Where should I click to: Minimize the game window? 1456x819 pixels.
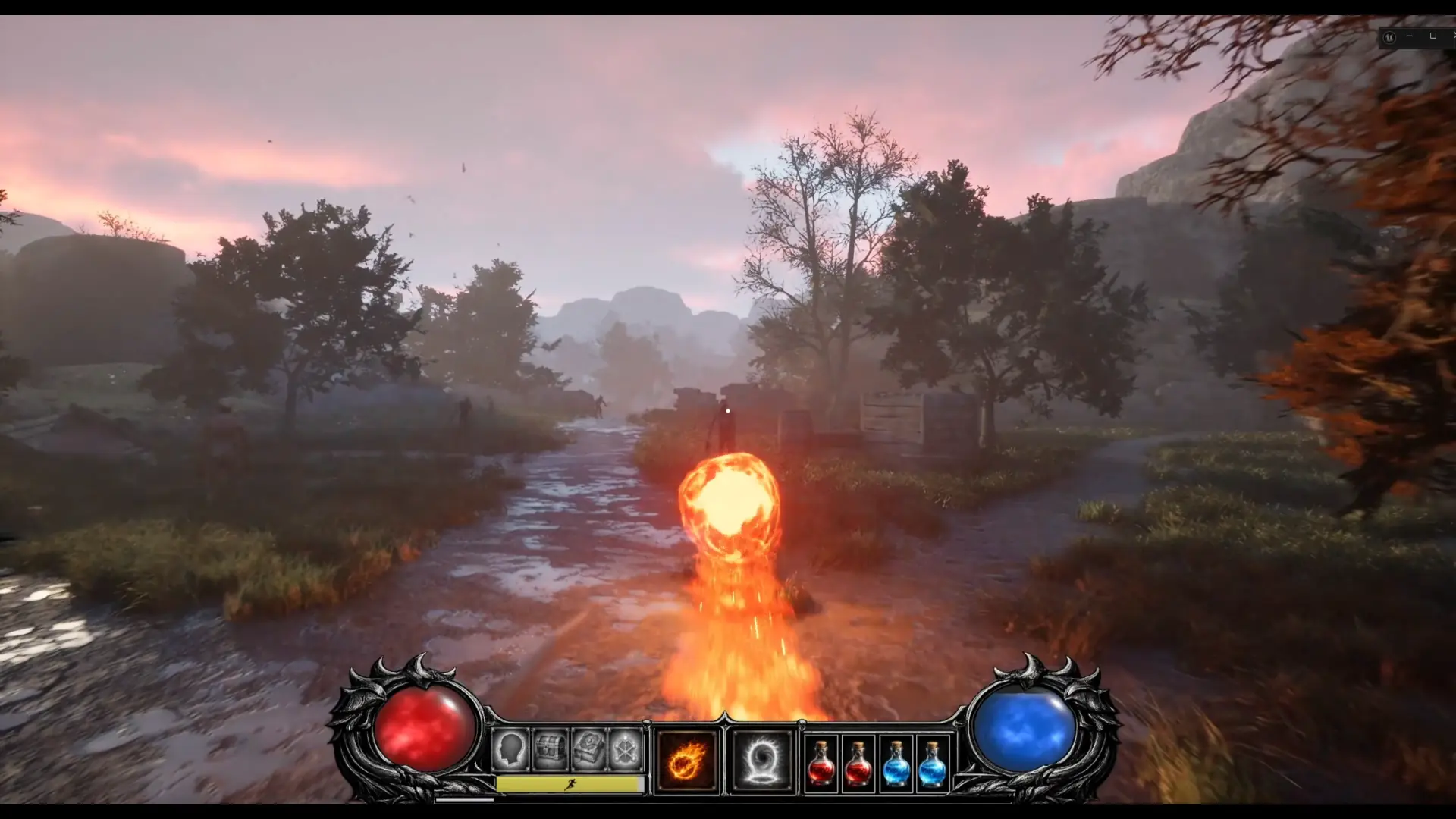[1409, 35]
